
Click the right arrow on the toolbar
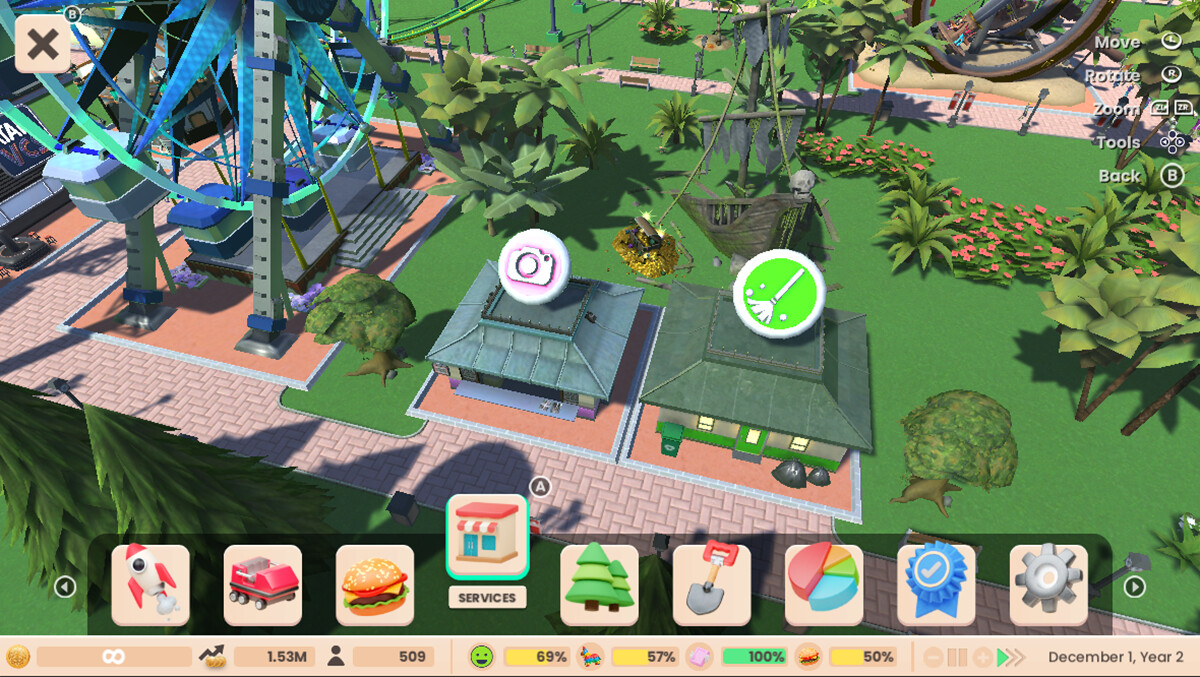(1134, 587)
